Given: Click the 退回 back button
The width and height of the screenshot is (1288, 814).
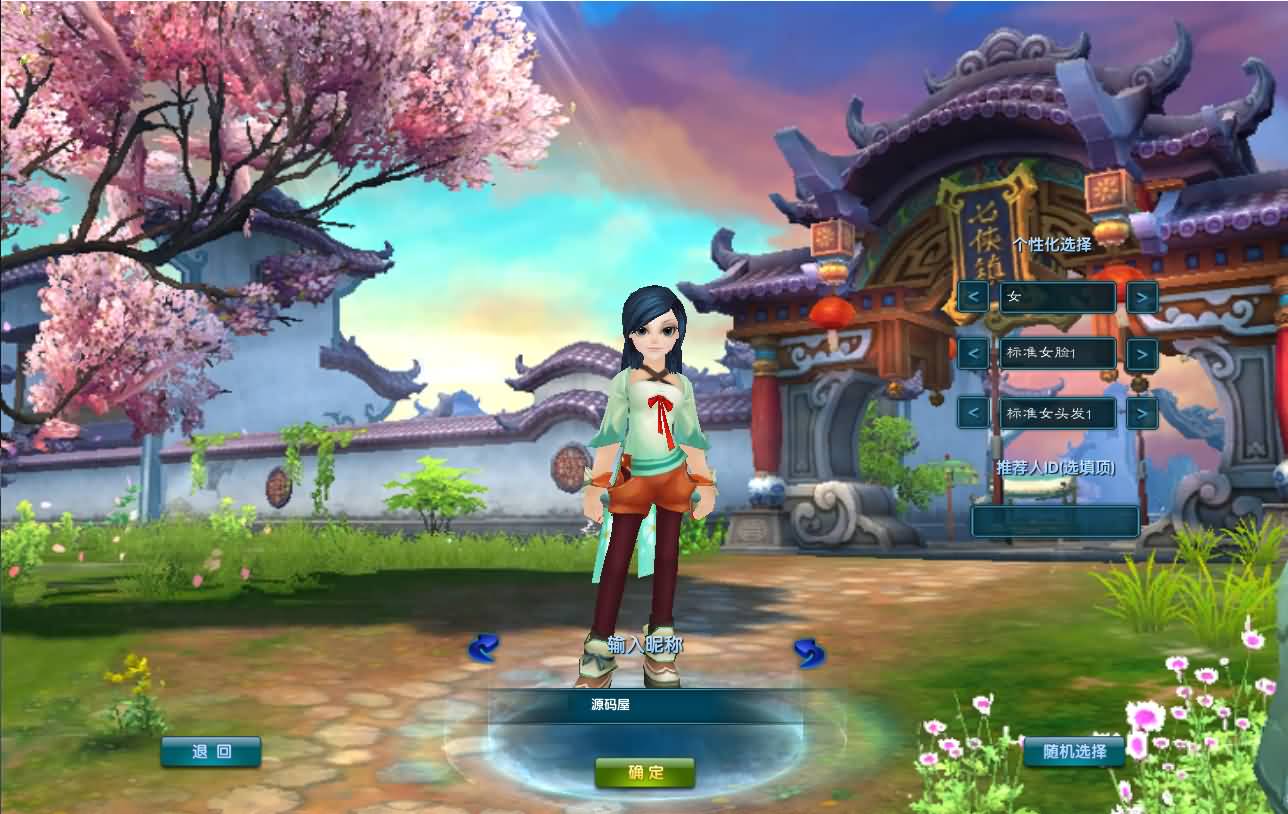Looking at the screenshot, I should 211,752.
